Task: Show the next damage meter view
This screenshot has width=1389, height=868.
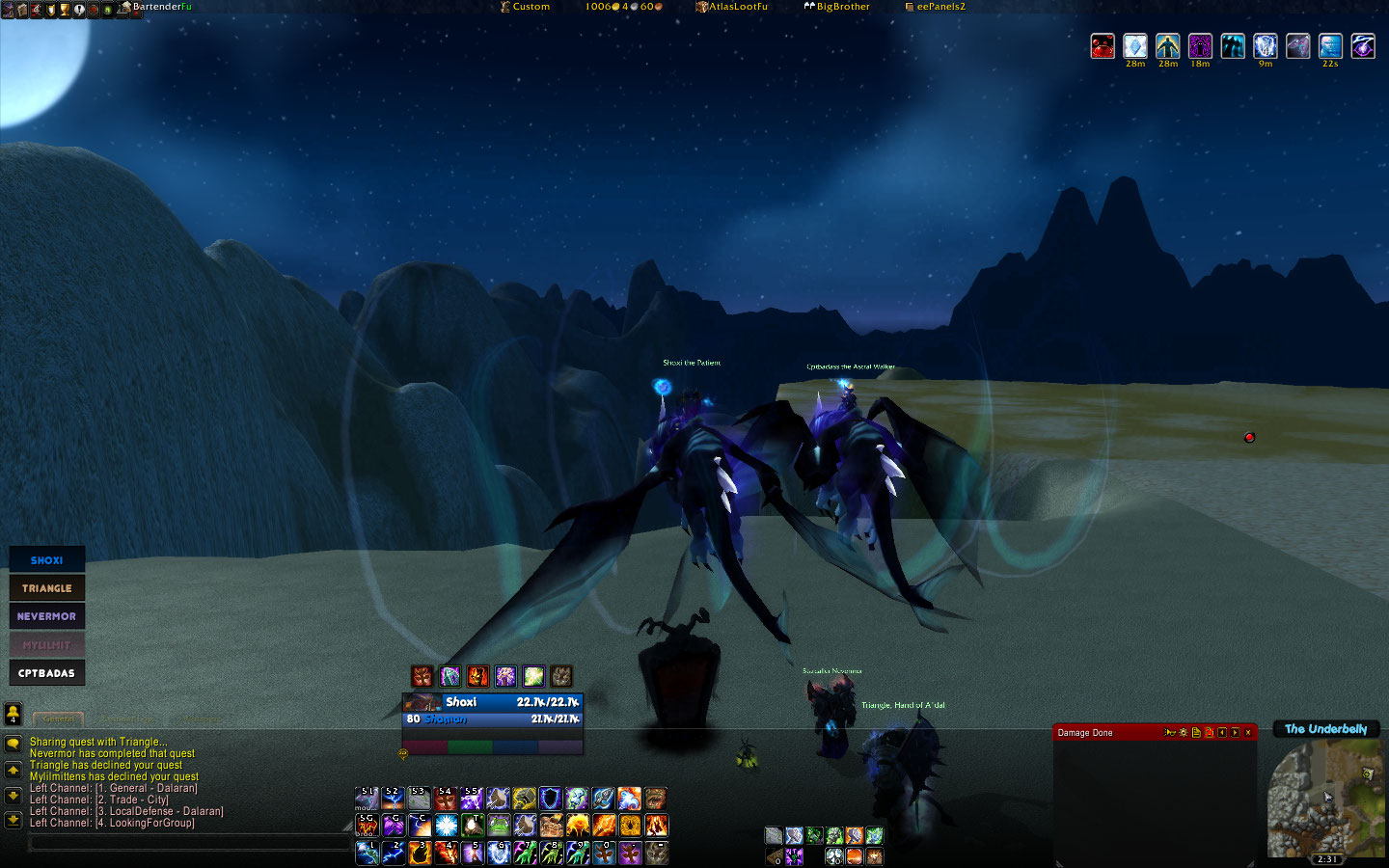Action: coord(1235,733)
